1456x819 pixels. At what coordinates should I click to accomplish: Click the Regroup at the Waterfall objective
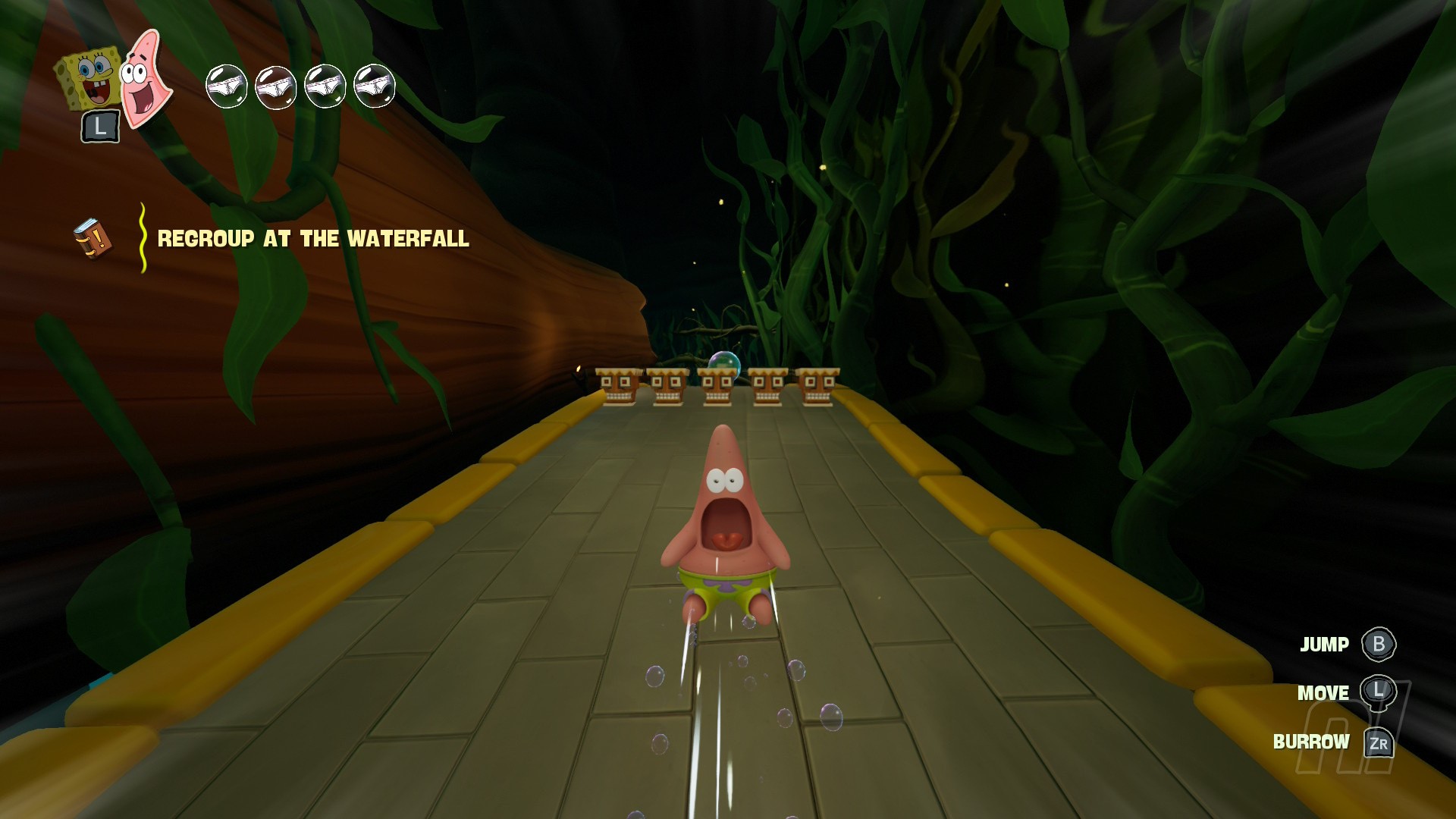tap(312, 239)
